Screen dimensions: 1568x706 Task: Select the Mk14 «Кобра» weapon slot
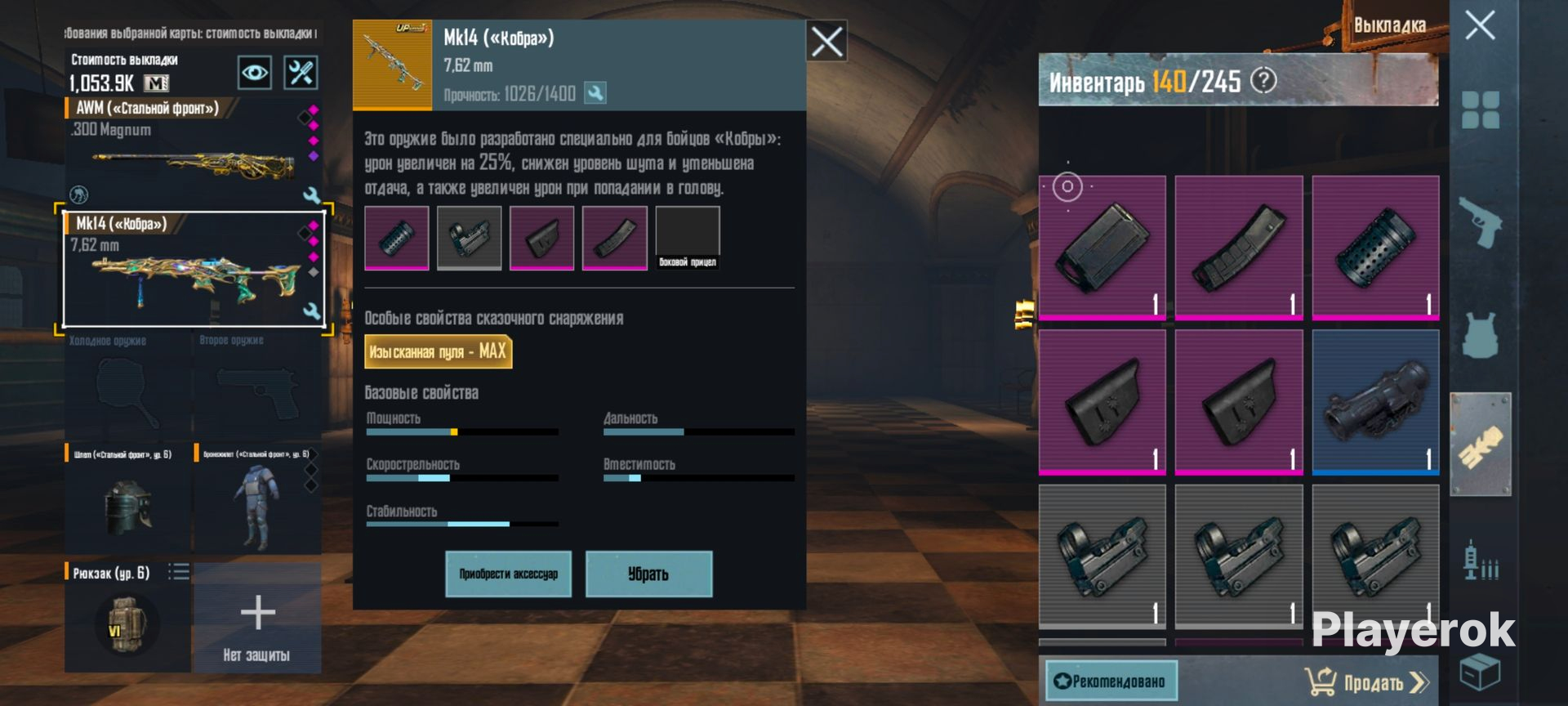[194, 270]
